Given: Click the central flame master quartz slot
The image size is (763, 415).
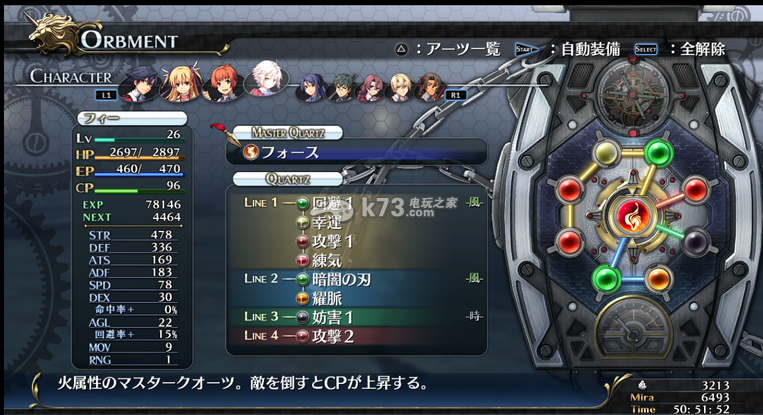Looking at the screenshot, I should tap(631, 215).
